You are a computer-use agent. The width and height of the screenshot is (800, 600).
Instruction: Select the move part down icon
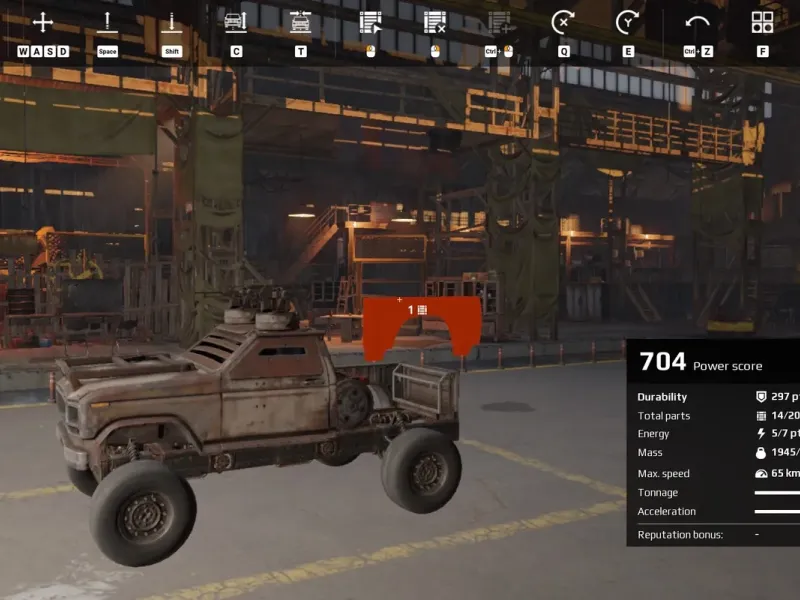coord(172,22)
